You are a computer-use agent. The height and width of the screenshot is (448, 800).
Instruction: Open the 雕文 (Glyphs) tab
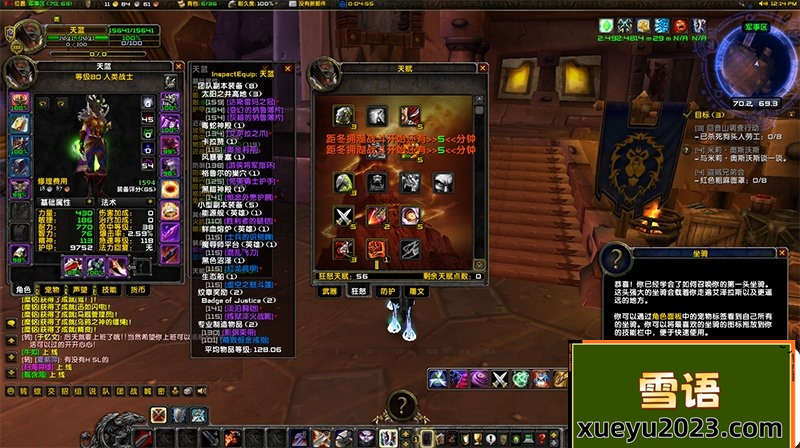tap(417, 292)
